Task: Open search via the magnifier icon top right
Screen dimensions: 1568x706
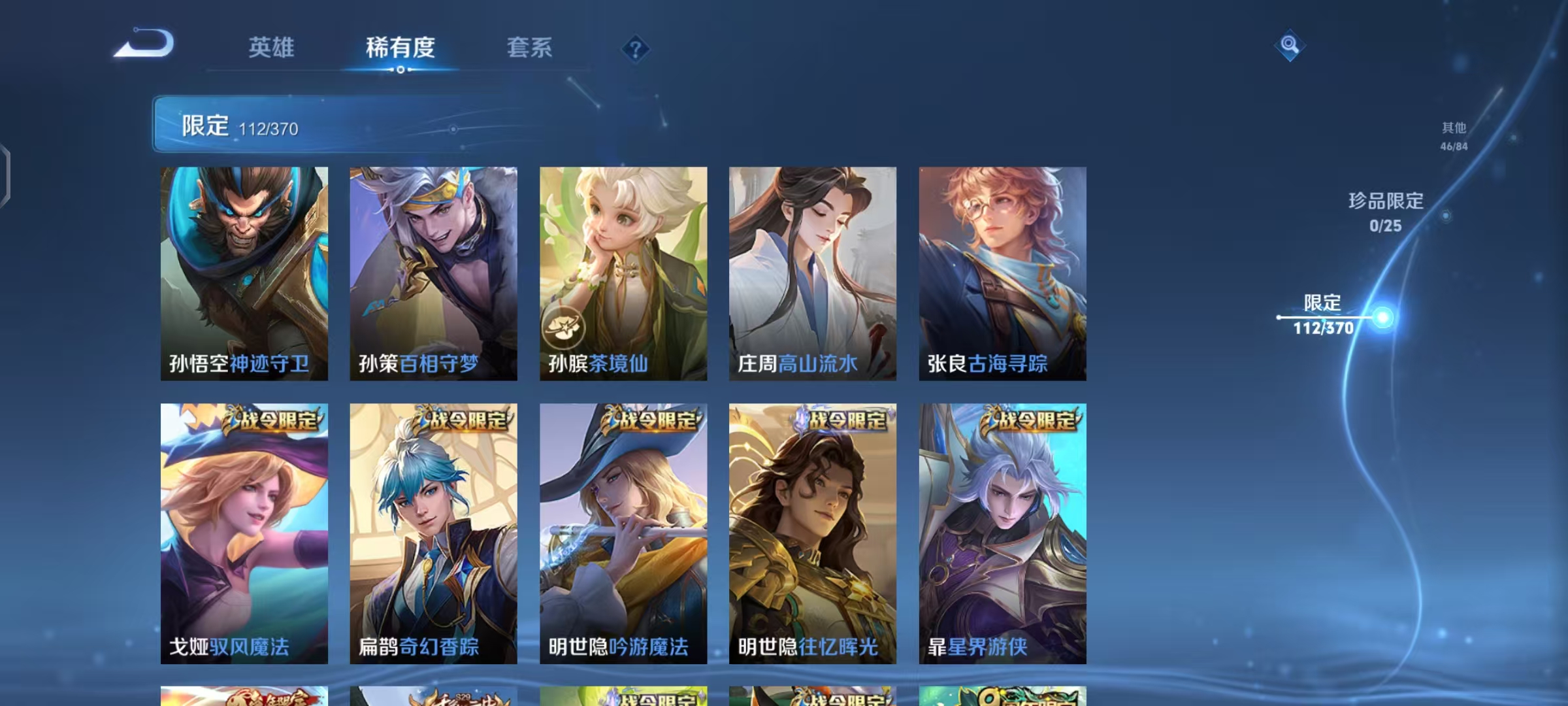Action: [1290, 44]
